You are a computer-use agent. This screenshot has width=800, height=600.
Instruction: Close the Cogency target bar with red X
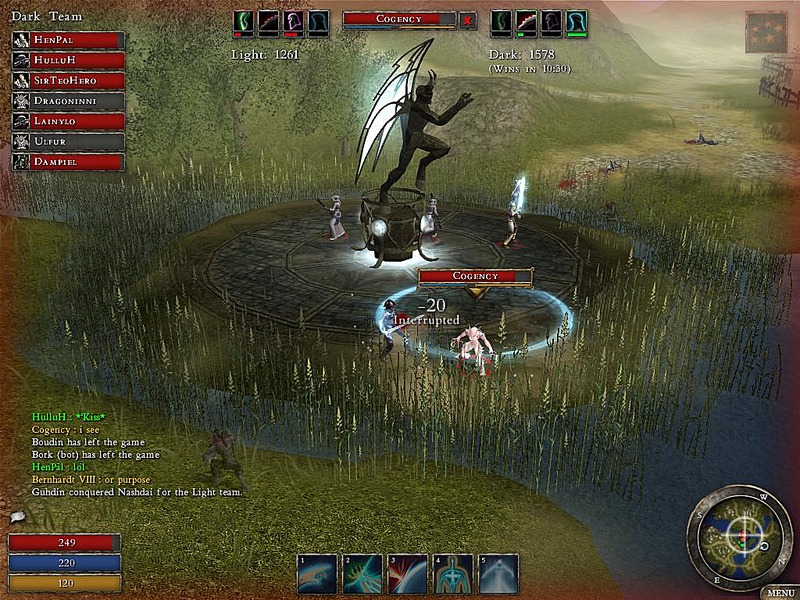(468, 19)
